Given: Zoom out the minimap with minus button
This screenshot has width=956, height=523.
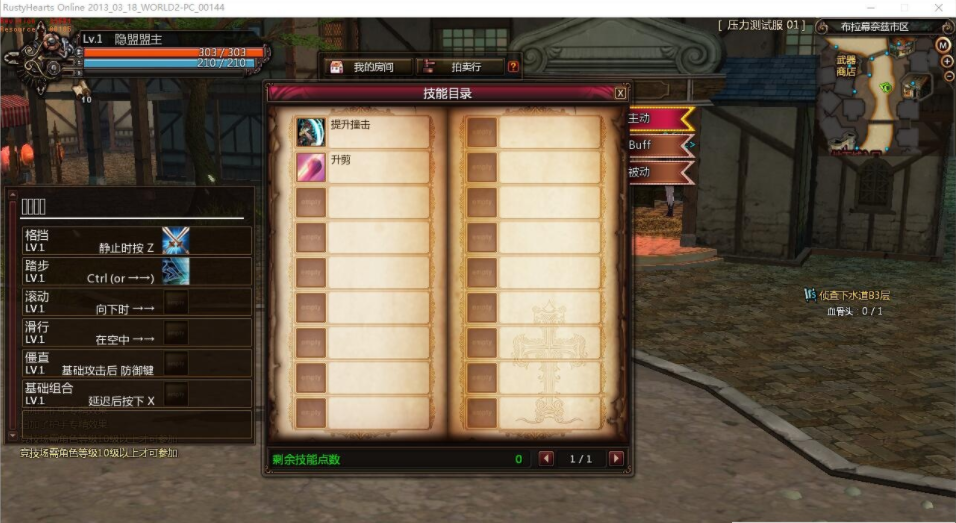Looking at the screenshot, I should pyautogui.click(x=947, y=76).
